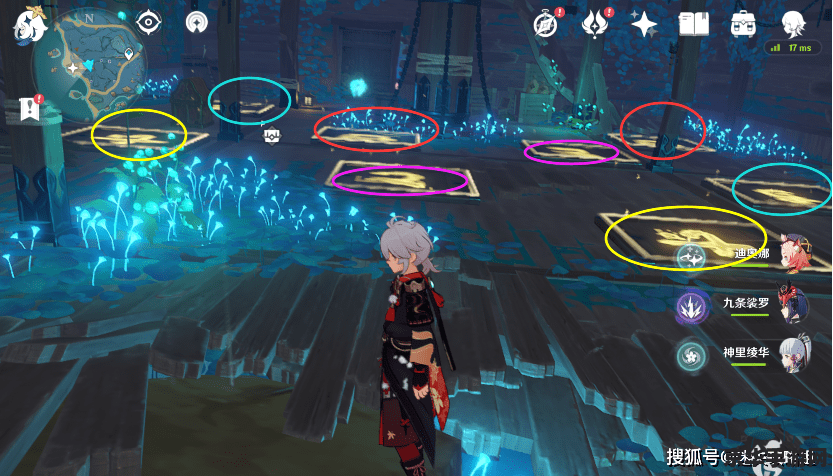Open the compass events icon
Screen dimensions: 833x476
click(546, 23)
